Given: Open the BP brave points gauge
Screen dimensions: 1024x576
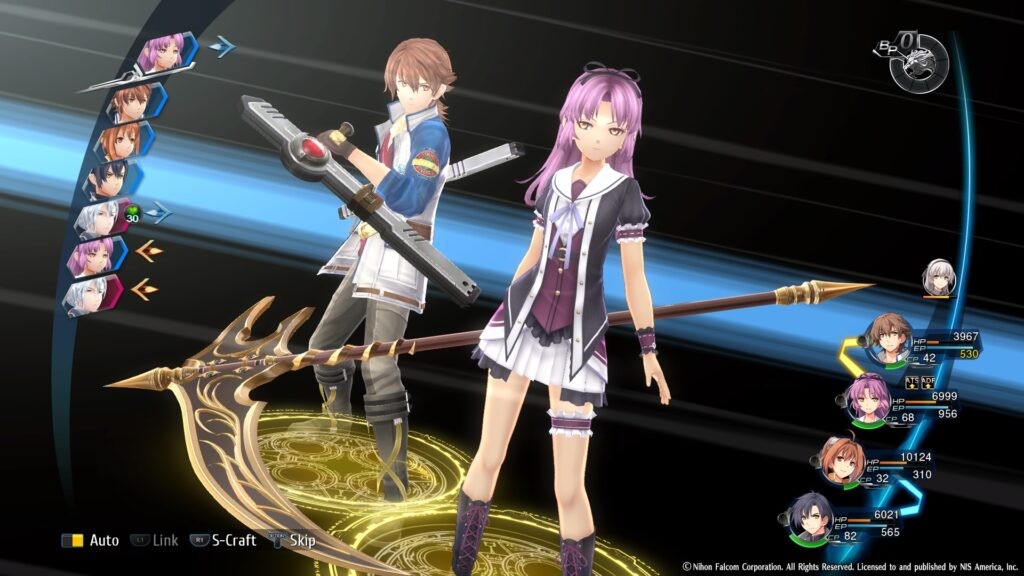Looking at the screenshot, I should coord(917,62).
